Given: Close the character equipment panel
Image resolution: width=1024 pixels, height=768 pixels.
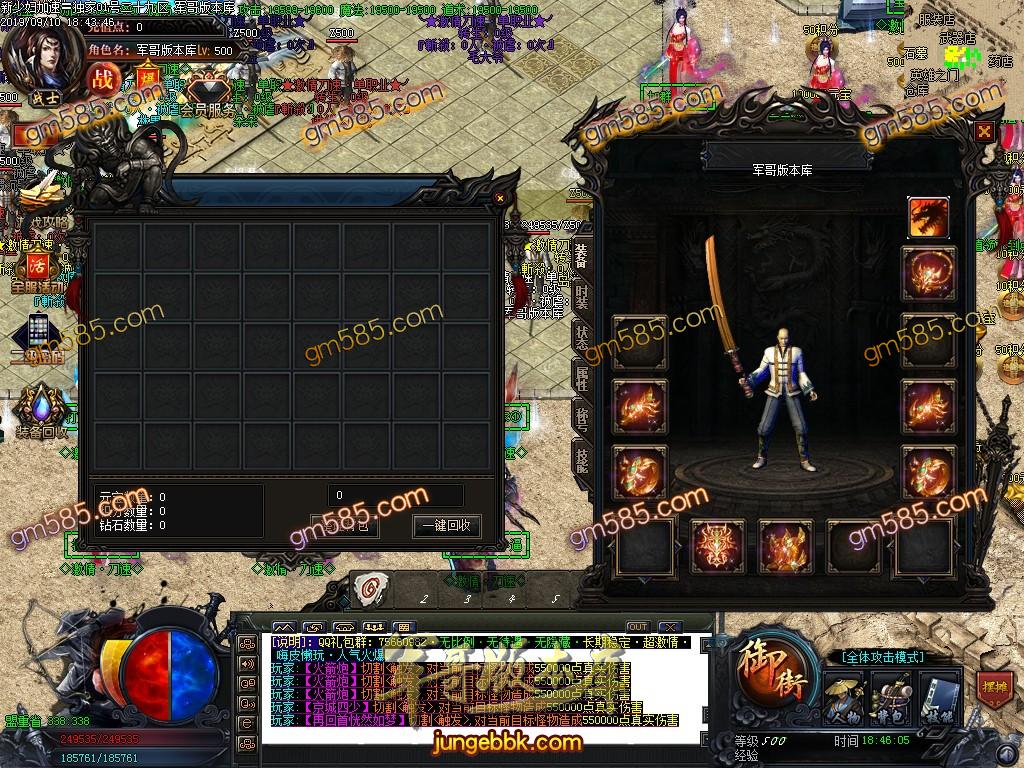Looking at the screenshot, I should tap(985, 130).
